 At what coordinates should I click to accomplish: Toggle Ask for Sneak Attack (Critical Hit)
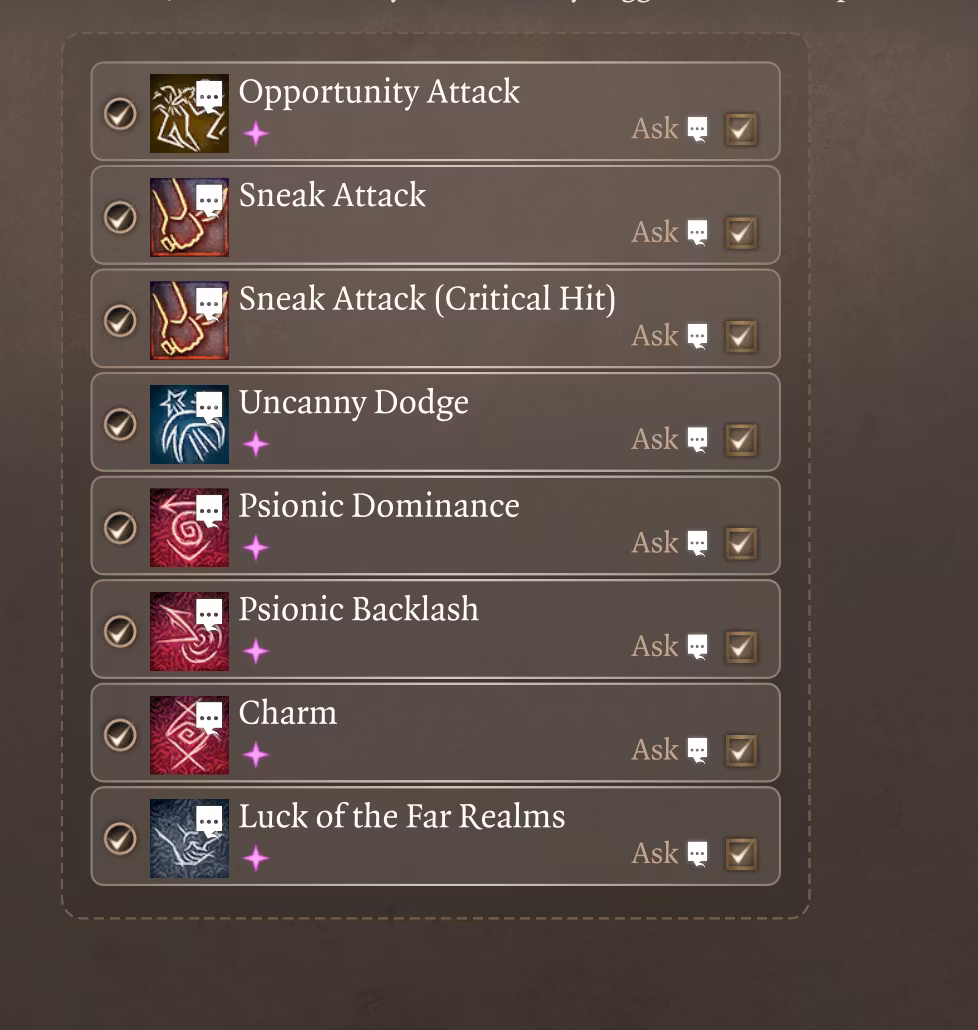pyautogui.click(x=740, y=336)
